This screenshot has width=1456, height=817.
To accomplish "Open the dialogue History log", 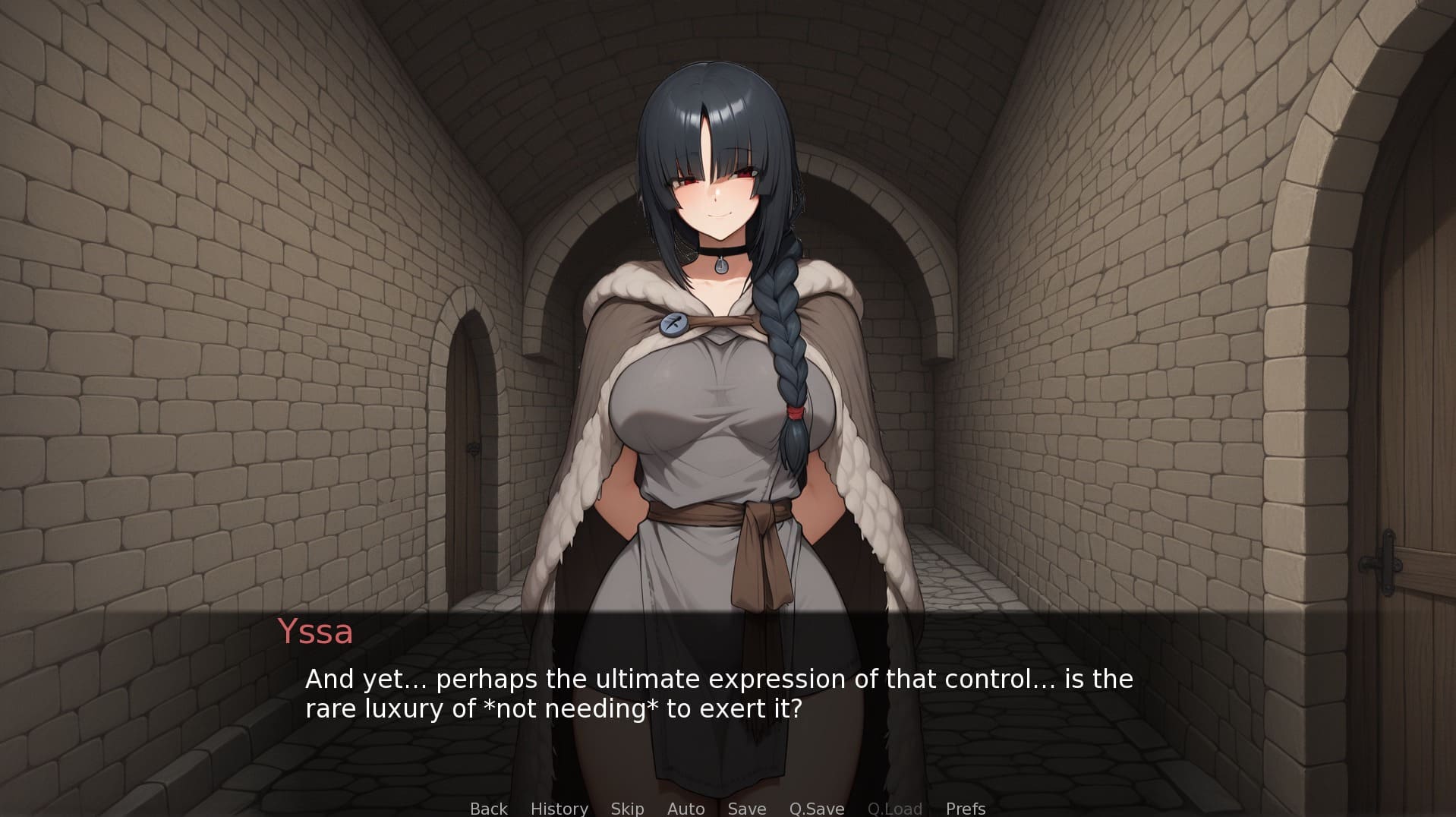I will coord(559,809).
